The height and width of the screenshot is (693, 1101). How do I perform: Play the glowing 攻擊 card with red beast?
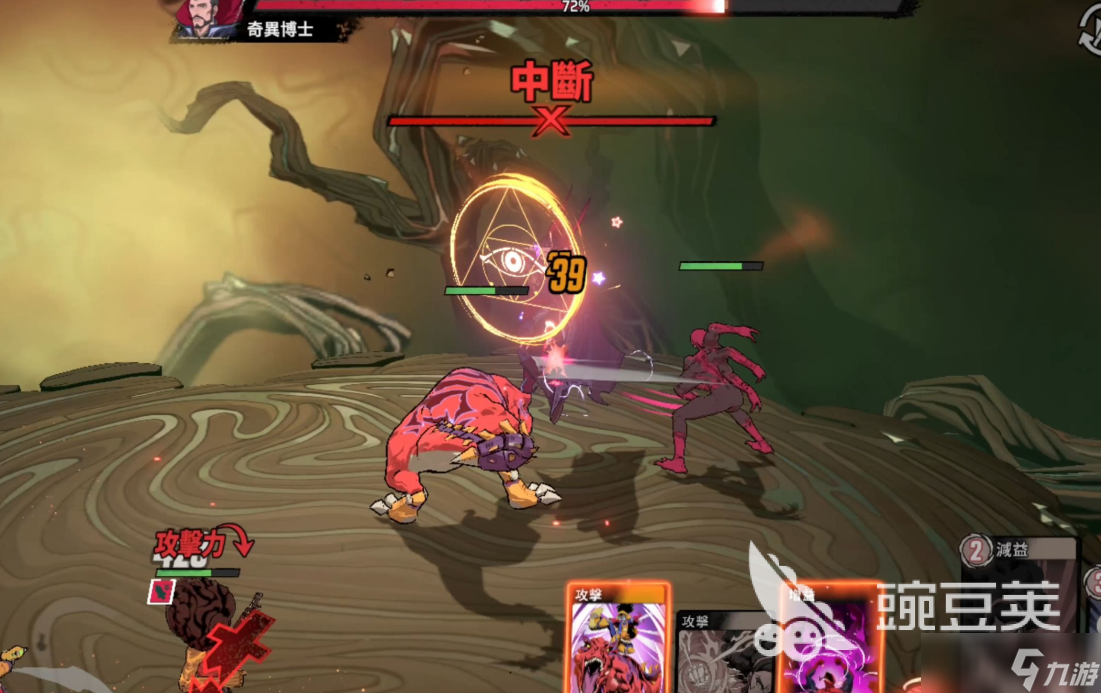(617, 638)
